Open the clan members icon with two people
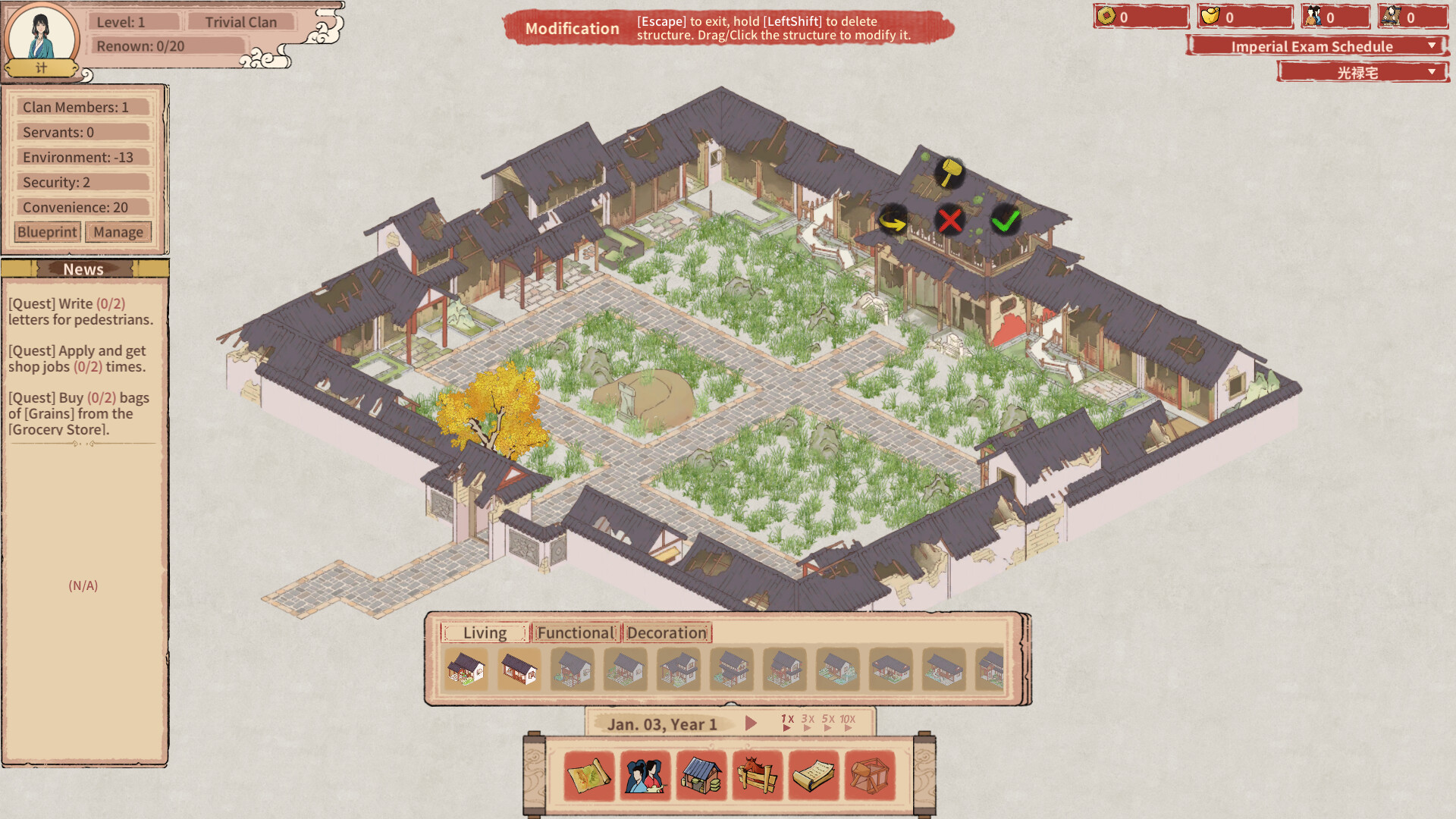Image resolution: width=1456 pixels, height=819 pixels. [x=645, y=776]
